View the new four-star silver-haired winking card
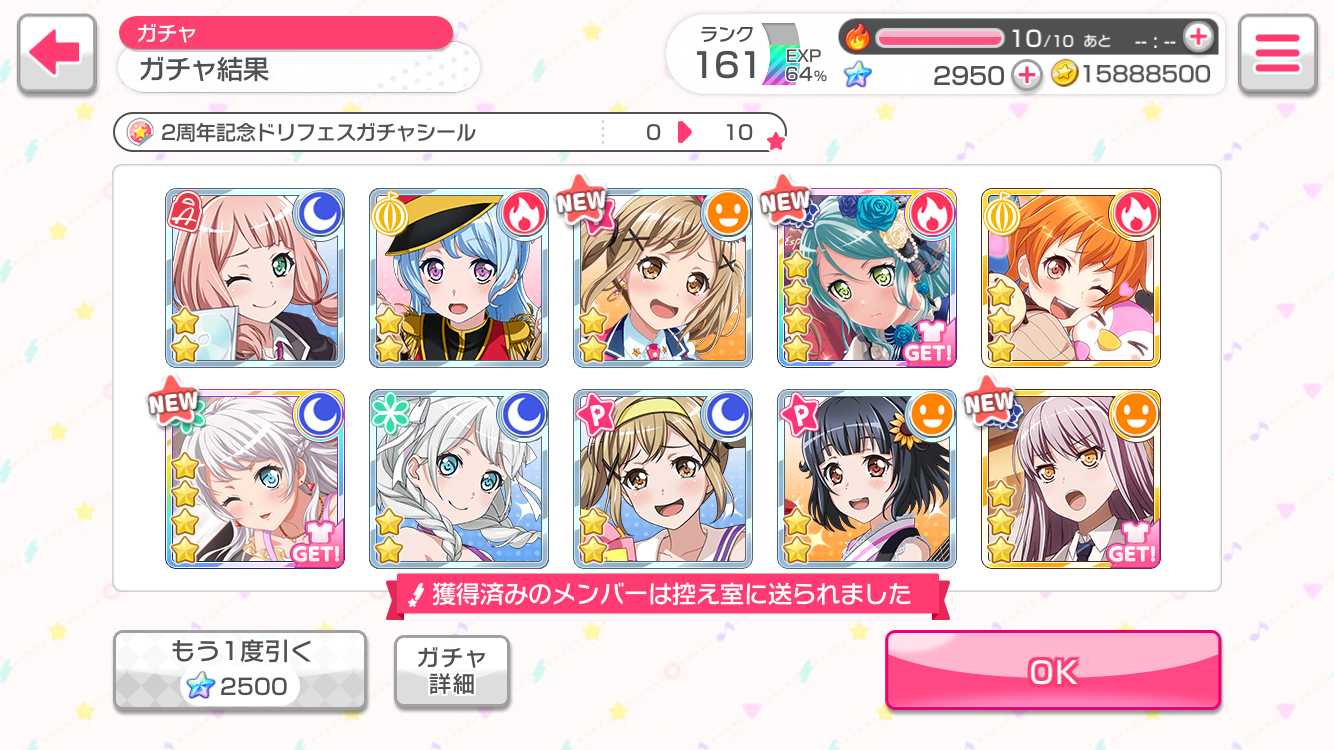This screenshot has height=750, width=1334. (x=255, y=479)
